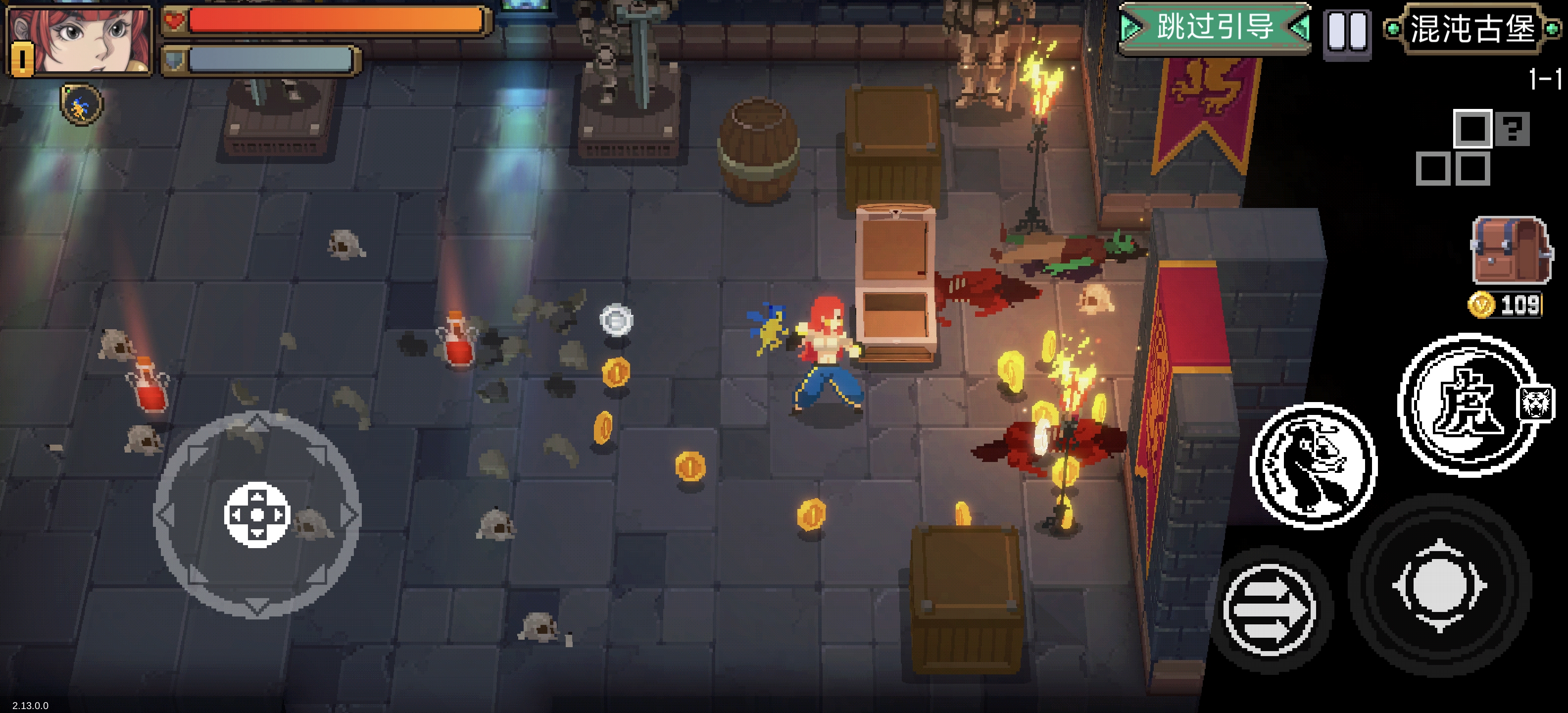
Task: Select the running figure buff icon
Action: point(81,105)
